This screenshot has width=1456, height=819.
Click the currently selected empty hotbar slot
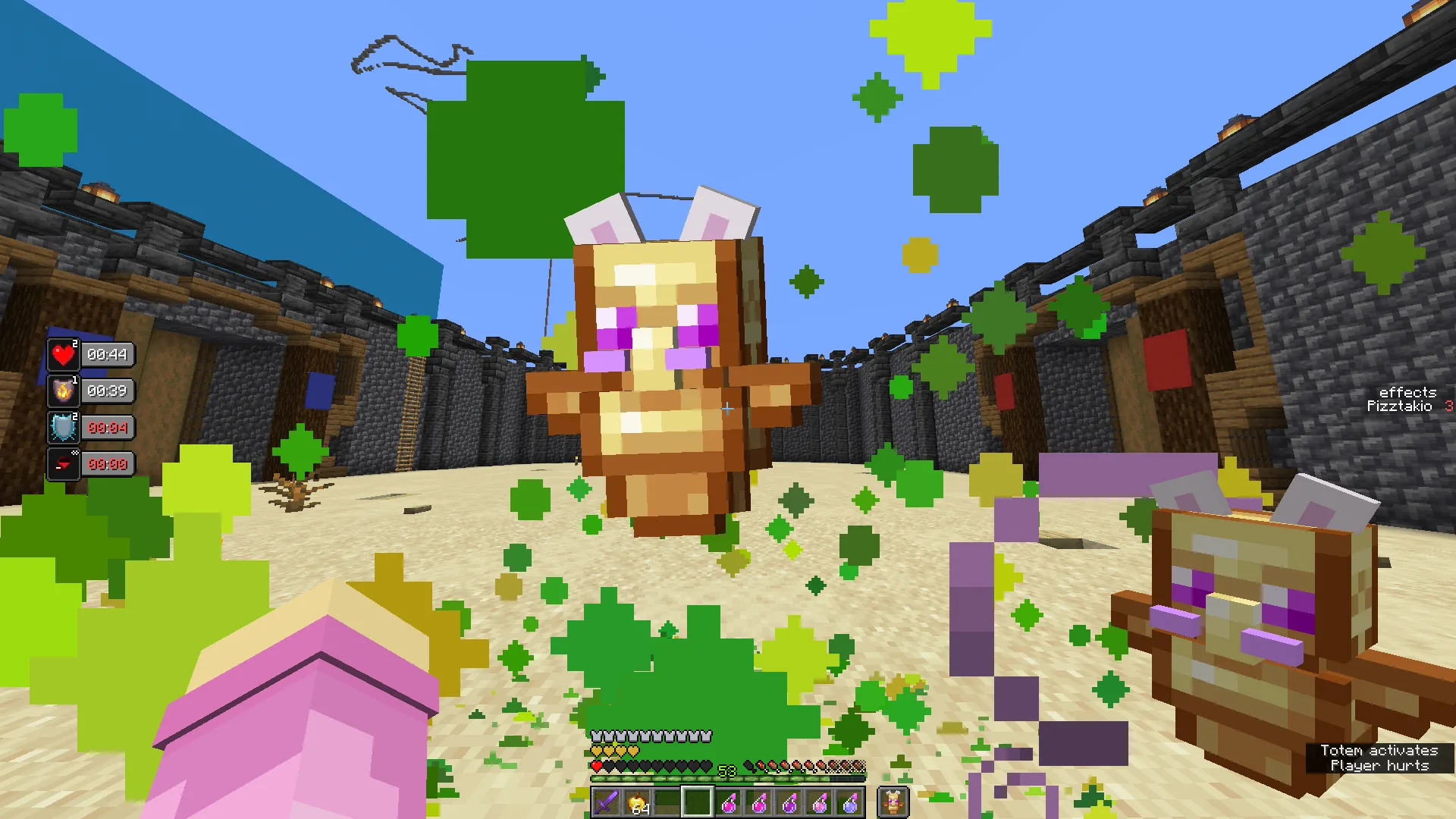[x=697, y=800]
